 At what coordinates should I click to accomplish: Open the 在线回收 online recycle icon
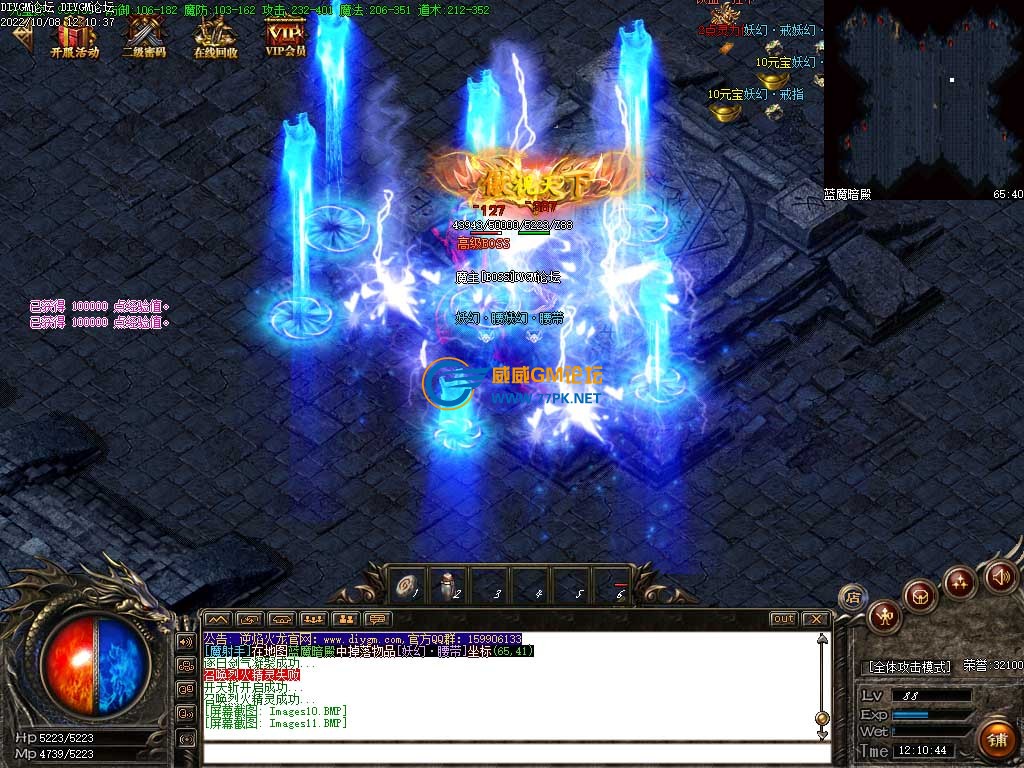point(215,36)
